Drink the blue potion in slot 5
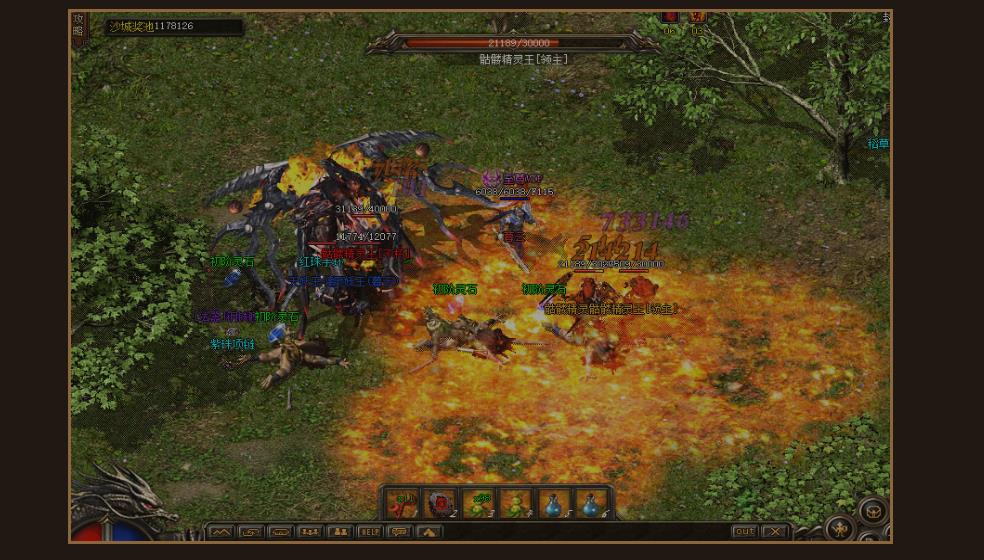The width and height of the screenshot is (984, 560). pos(554,503)
